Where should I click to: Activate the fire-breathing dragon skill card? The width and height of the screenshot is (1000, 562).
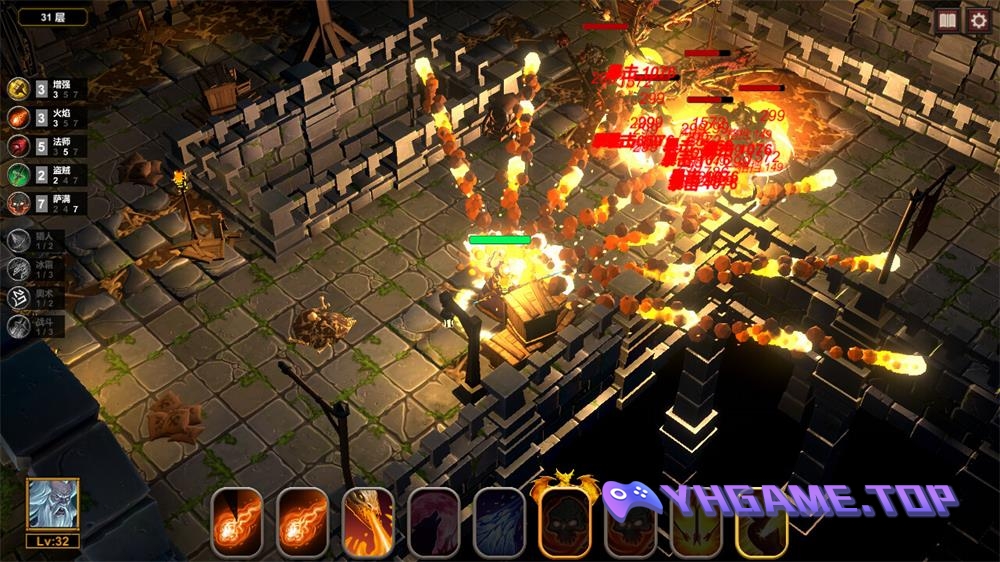[368, 521]
